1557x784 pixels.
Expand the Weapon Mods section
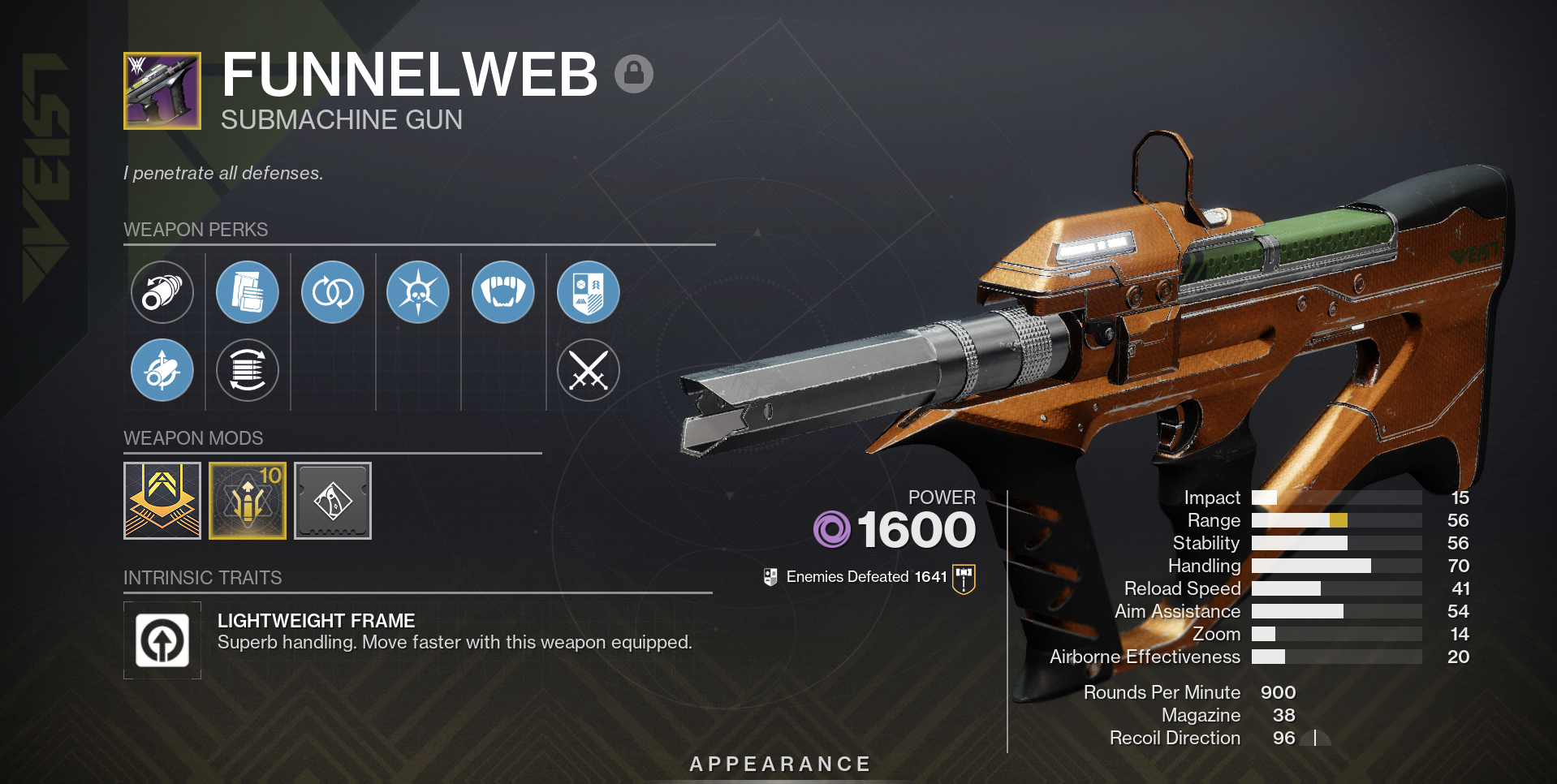(x=193, y=438)
